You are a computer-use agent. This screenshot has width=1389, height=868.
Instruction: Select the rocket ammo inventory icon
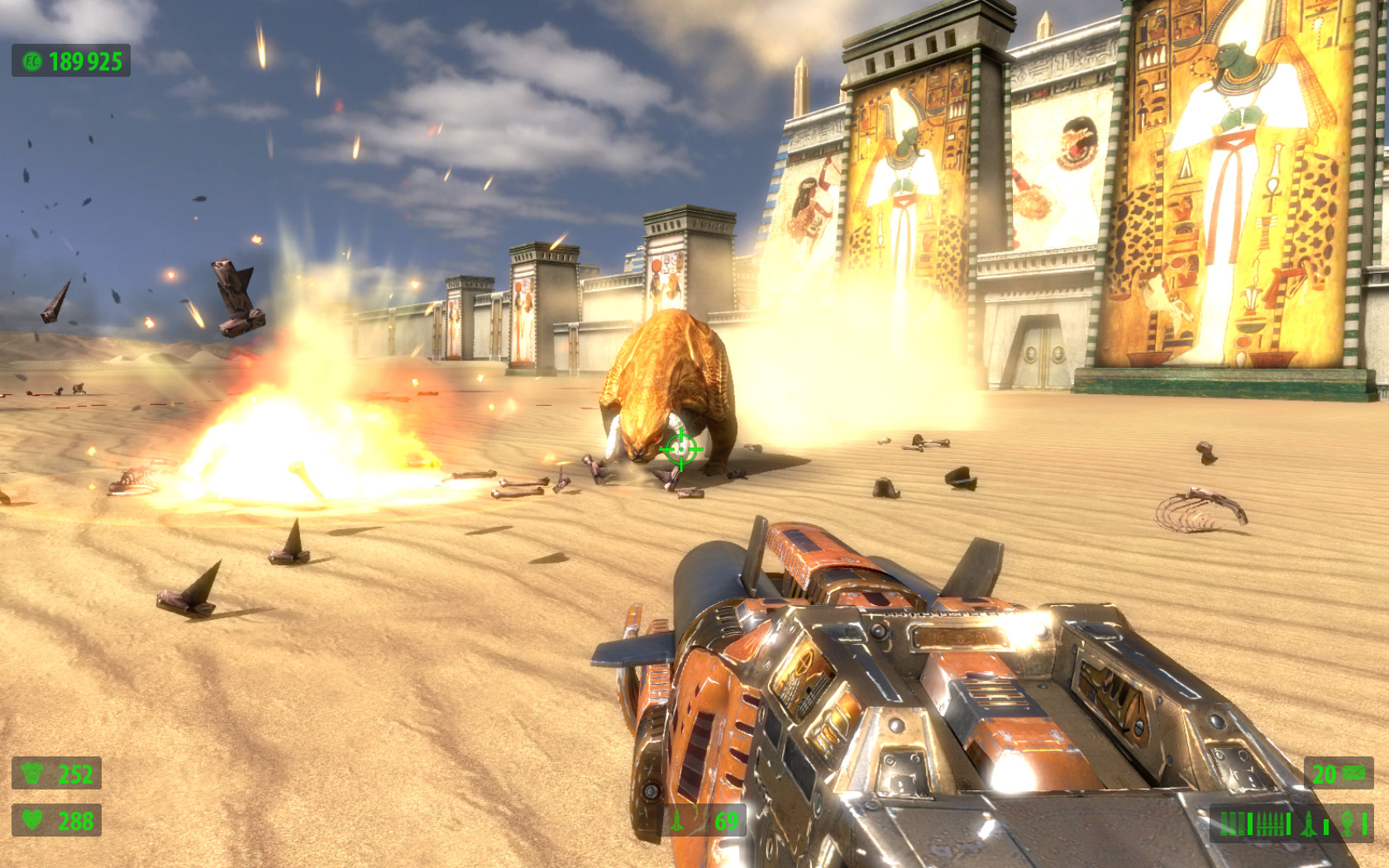point(1309,823)
